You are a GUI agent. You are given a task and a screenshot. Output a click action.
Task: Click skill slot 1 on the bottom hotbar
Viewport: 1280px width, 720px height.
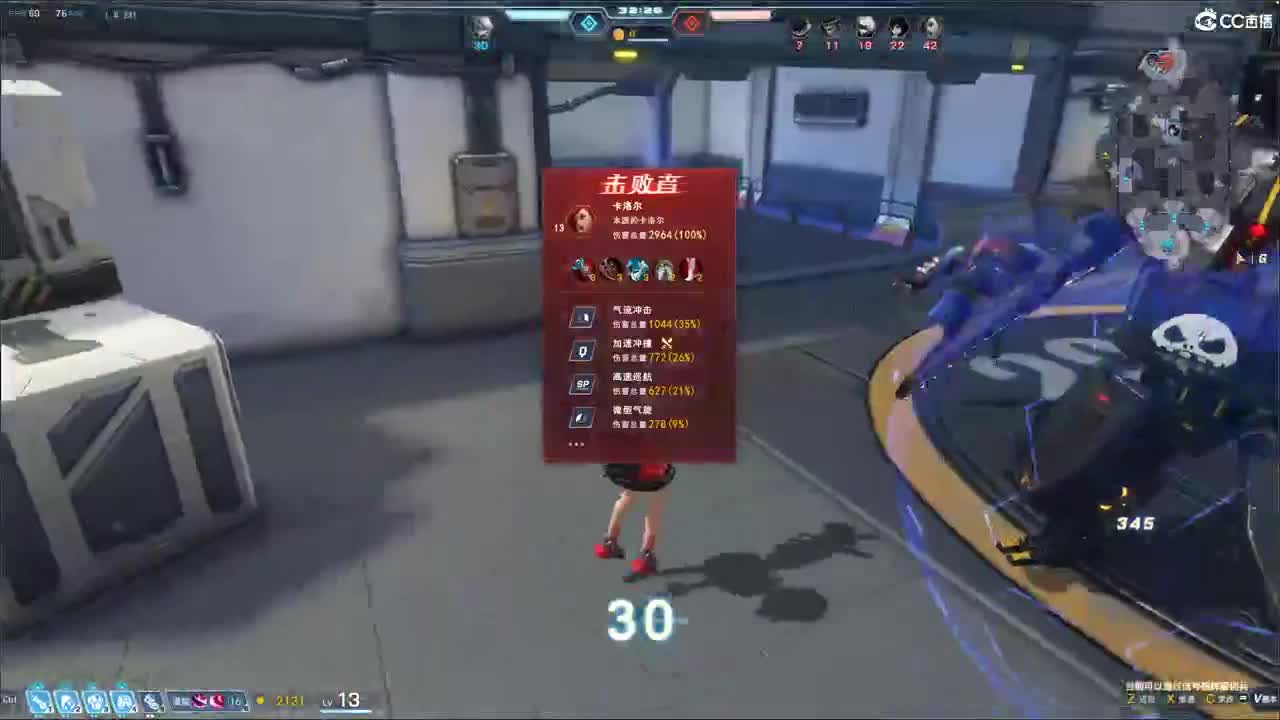coord(38,698)
